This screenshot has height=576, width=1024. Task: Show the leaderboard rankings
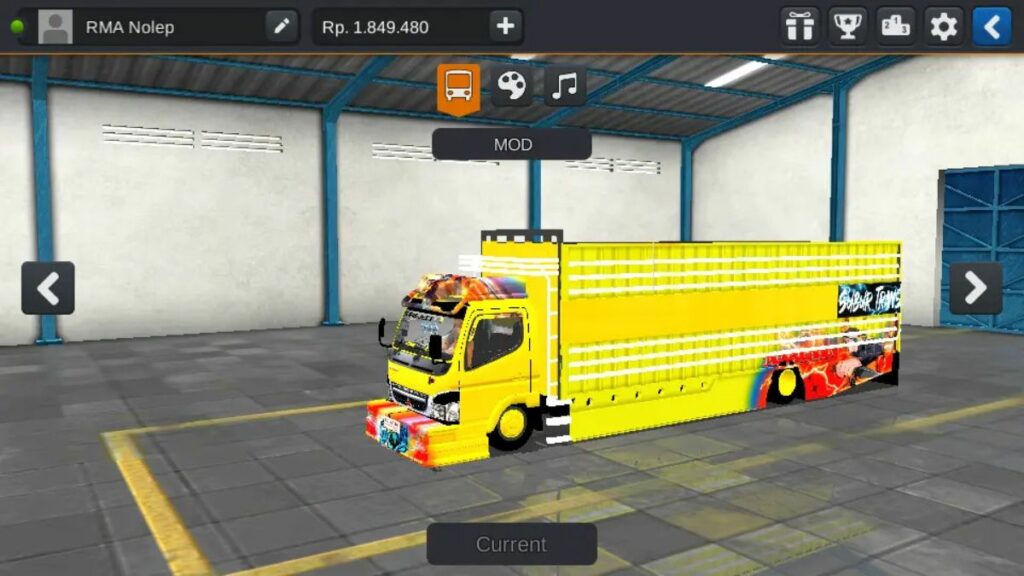tap(896, 27)
